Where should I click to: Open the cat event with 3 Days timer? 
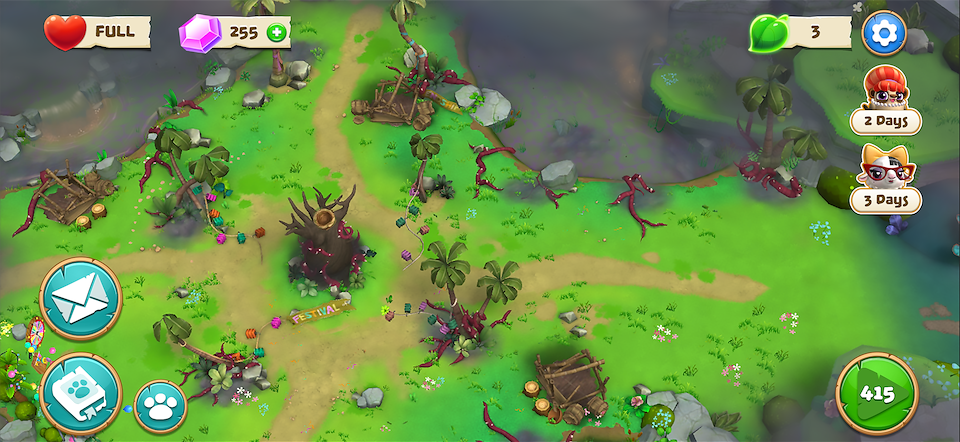pos(885,178)
